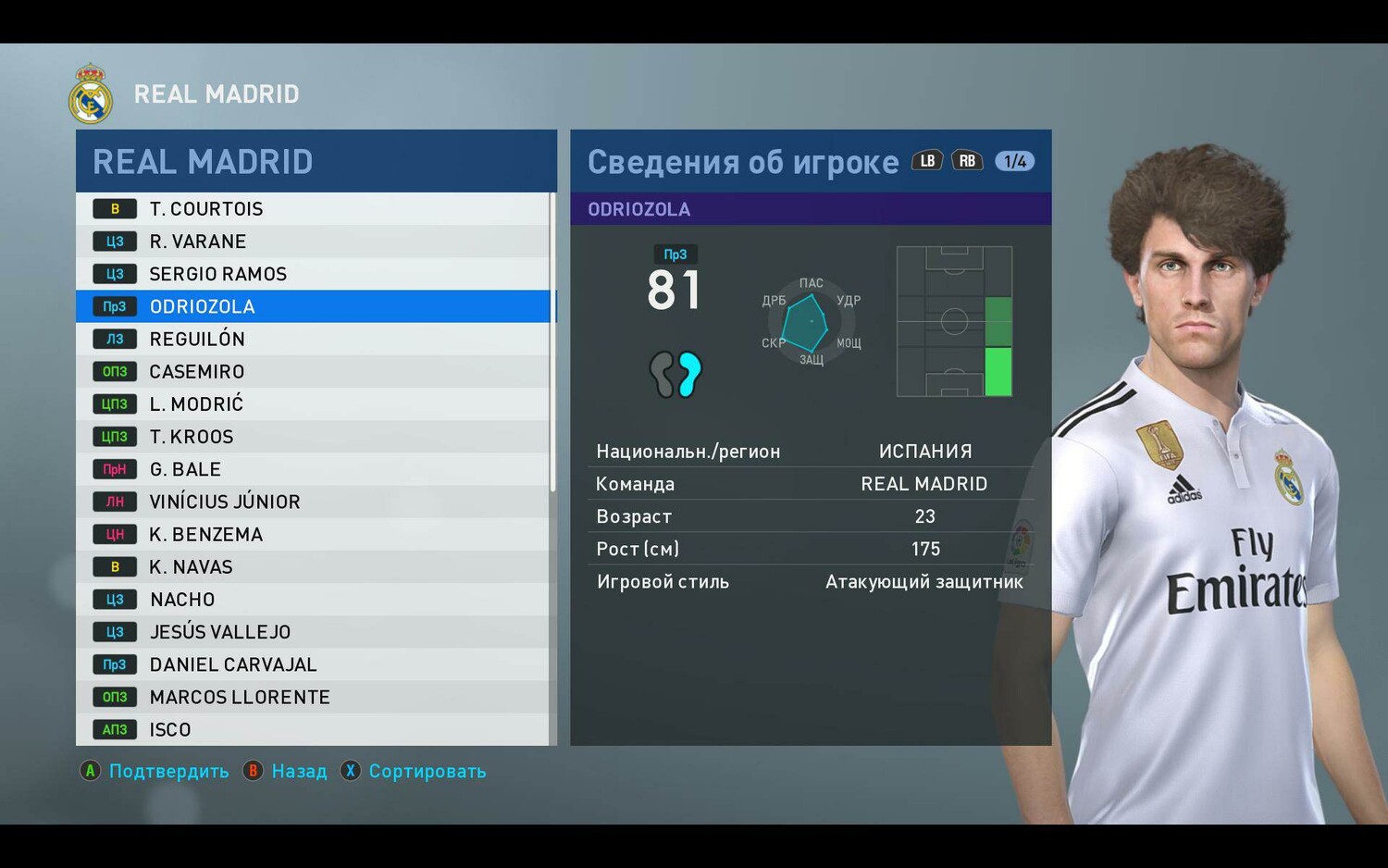
Task: Click the squad list scrollbar
Action: pos(553,342)
